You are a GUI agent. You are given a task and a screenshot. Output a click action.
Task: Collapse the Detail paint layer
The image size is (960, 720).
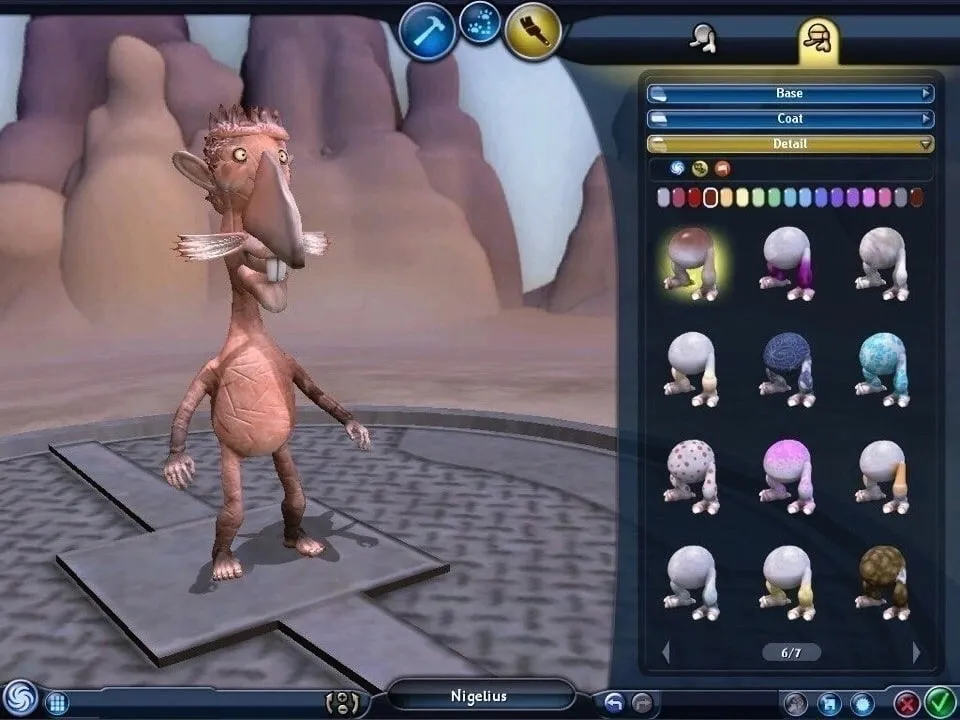click(x=790, y=144)
